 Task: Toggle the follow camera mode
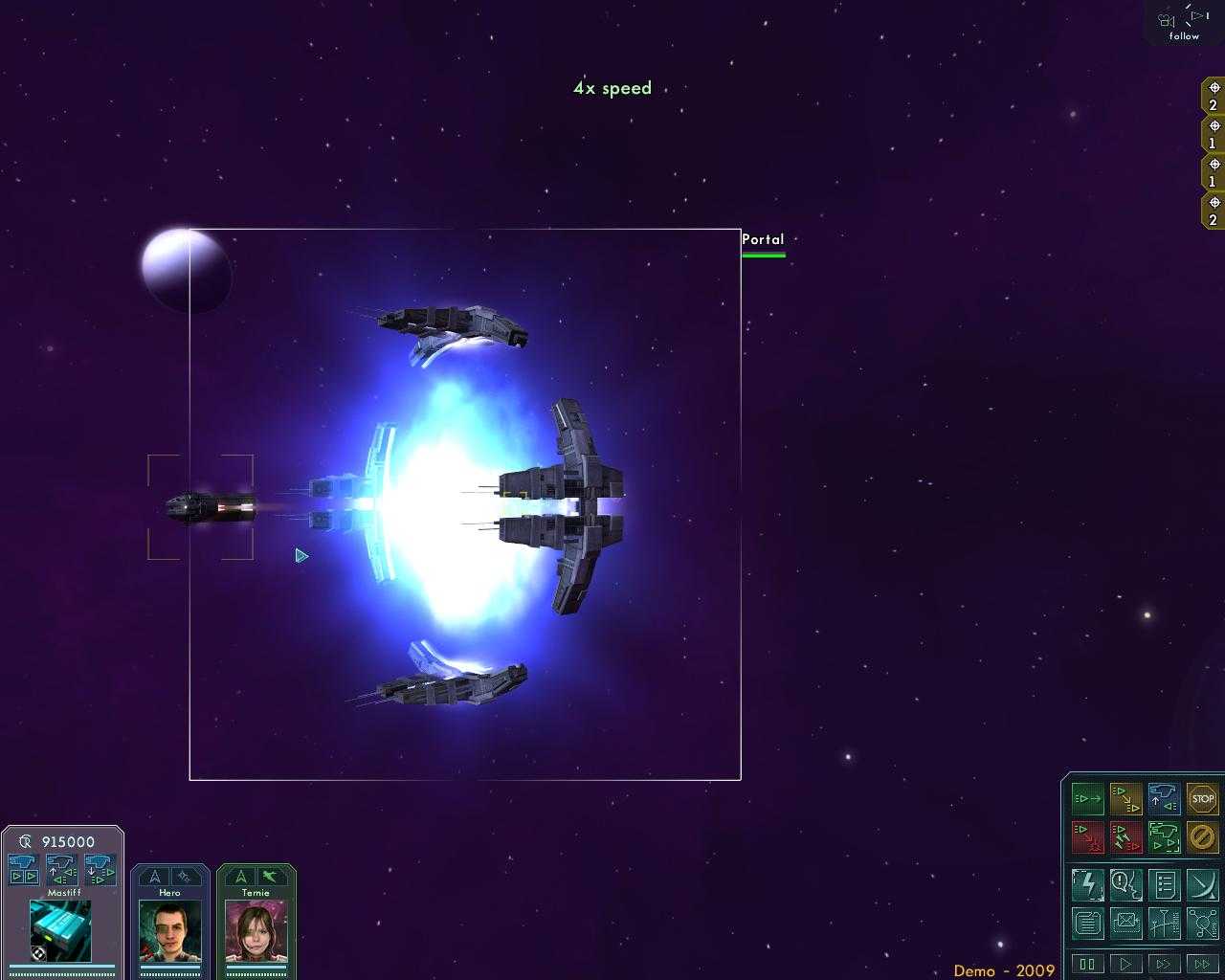coord(1182,21)
